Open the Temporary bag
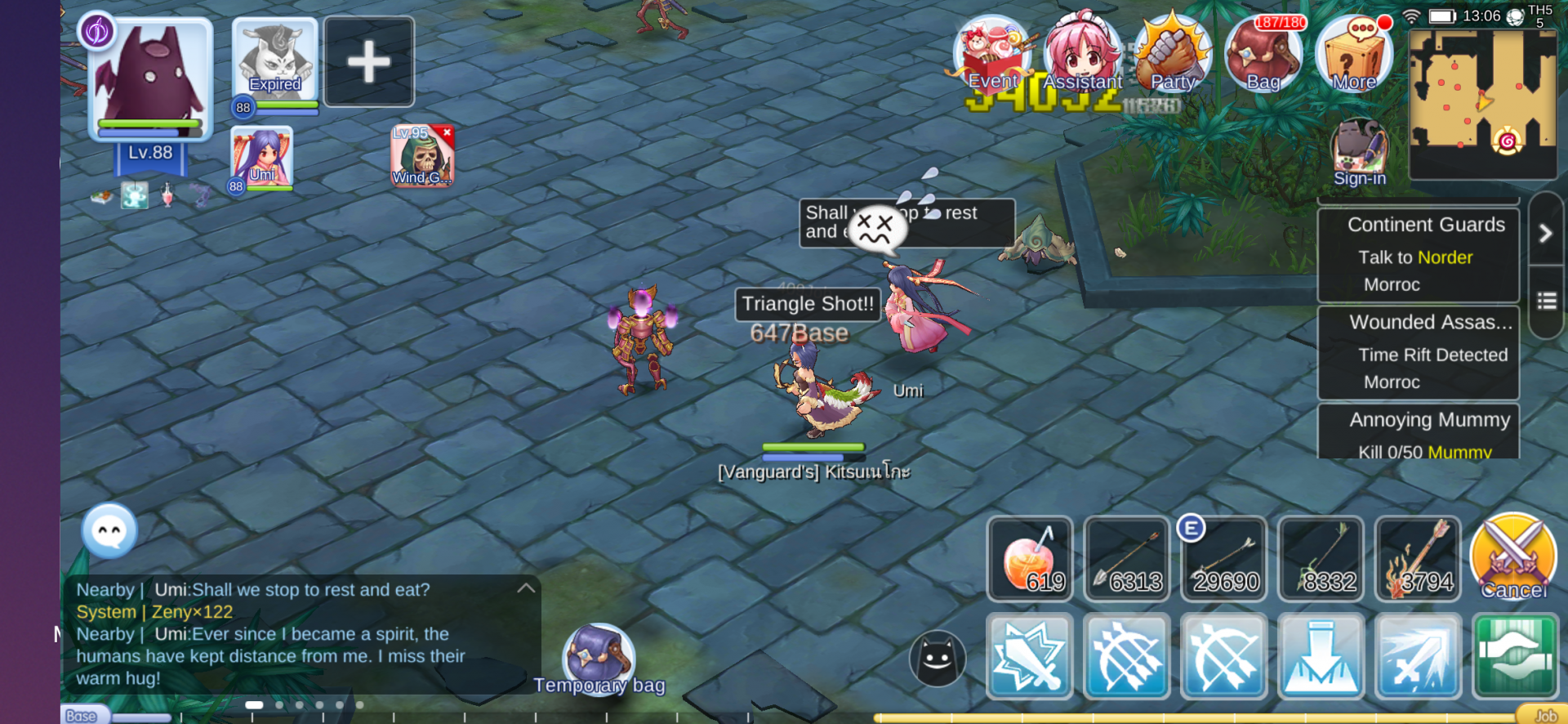This screenshot has width=1568, height=724. [x=599, y=659]
